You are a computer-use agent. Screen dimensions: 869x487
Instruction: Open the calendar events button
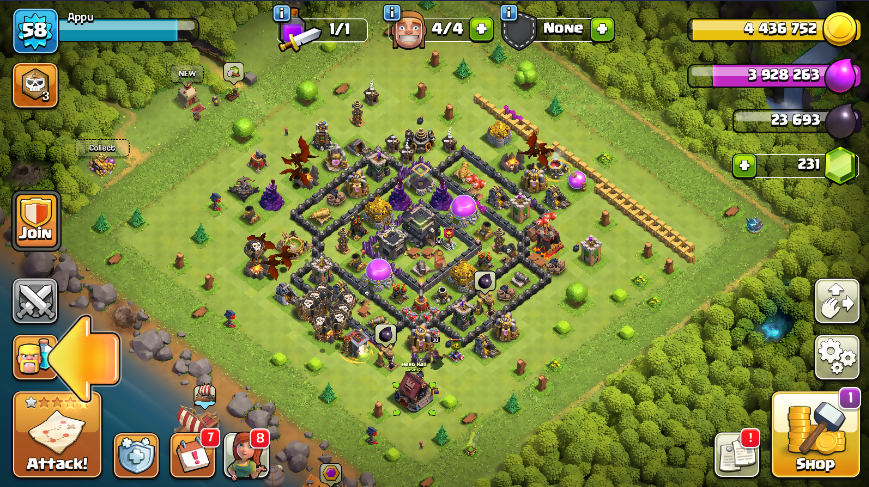click(x=192, y=455)
